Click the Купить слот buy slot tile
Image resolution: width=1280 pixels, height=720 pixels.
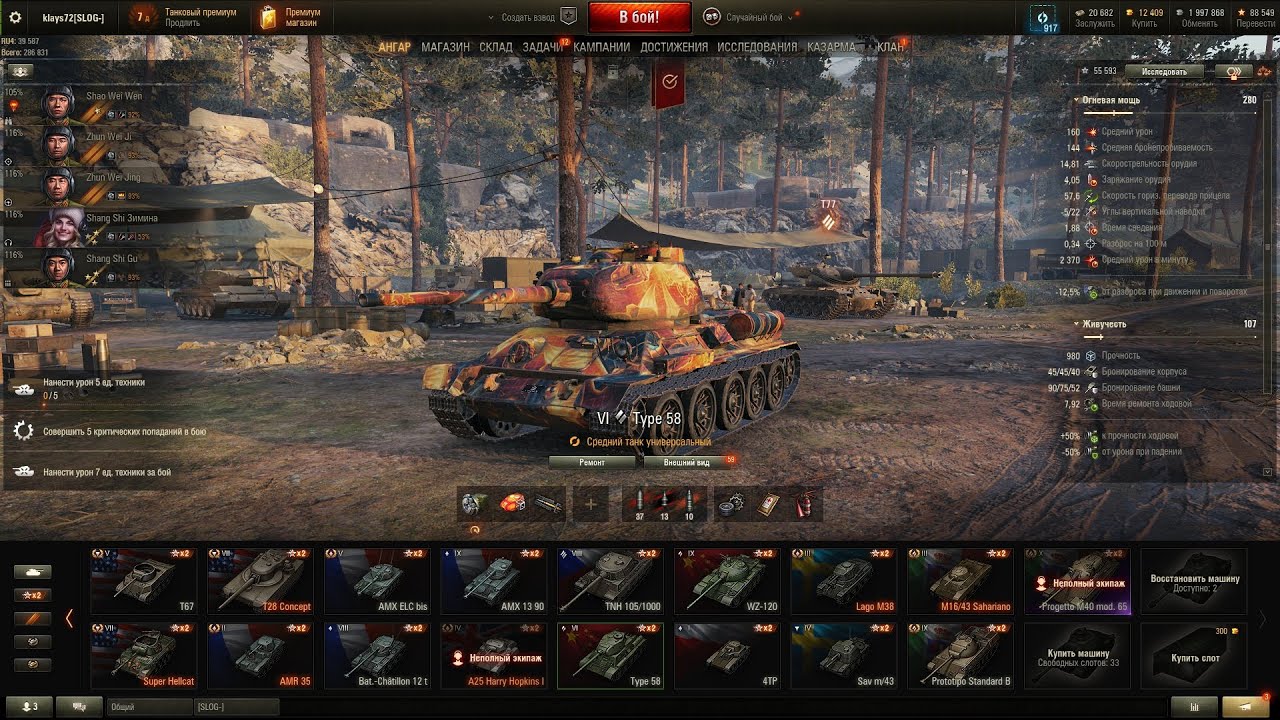(1195, 656)
